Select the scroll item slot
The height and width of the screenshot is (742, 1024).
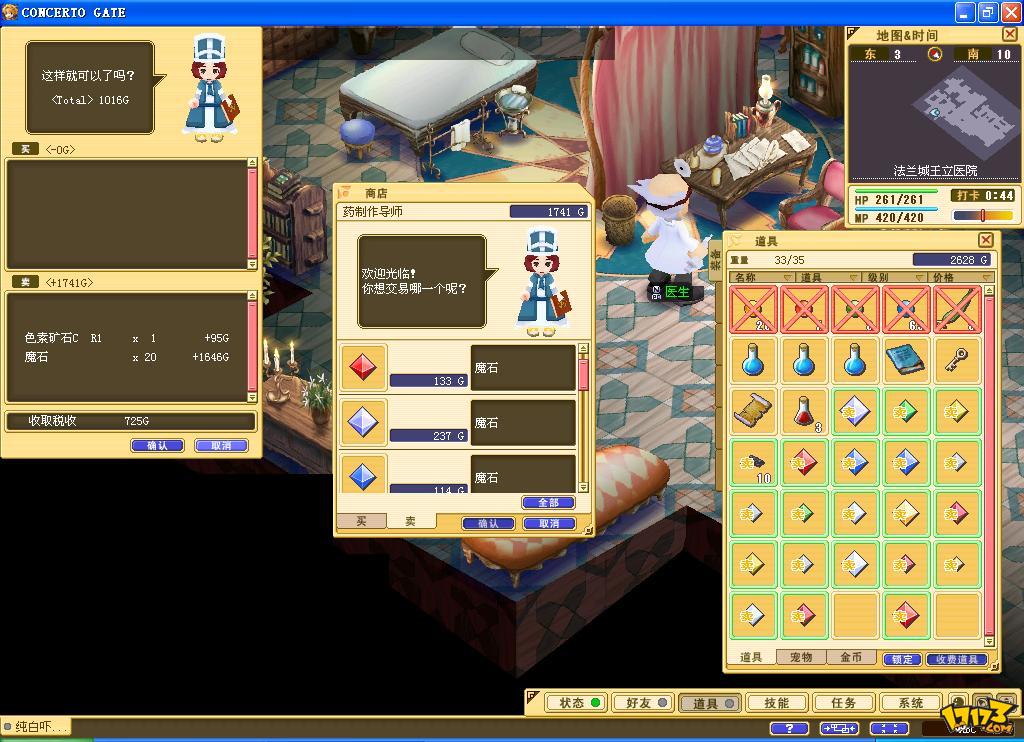point(753,411)
